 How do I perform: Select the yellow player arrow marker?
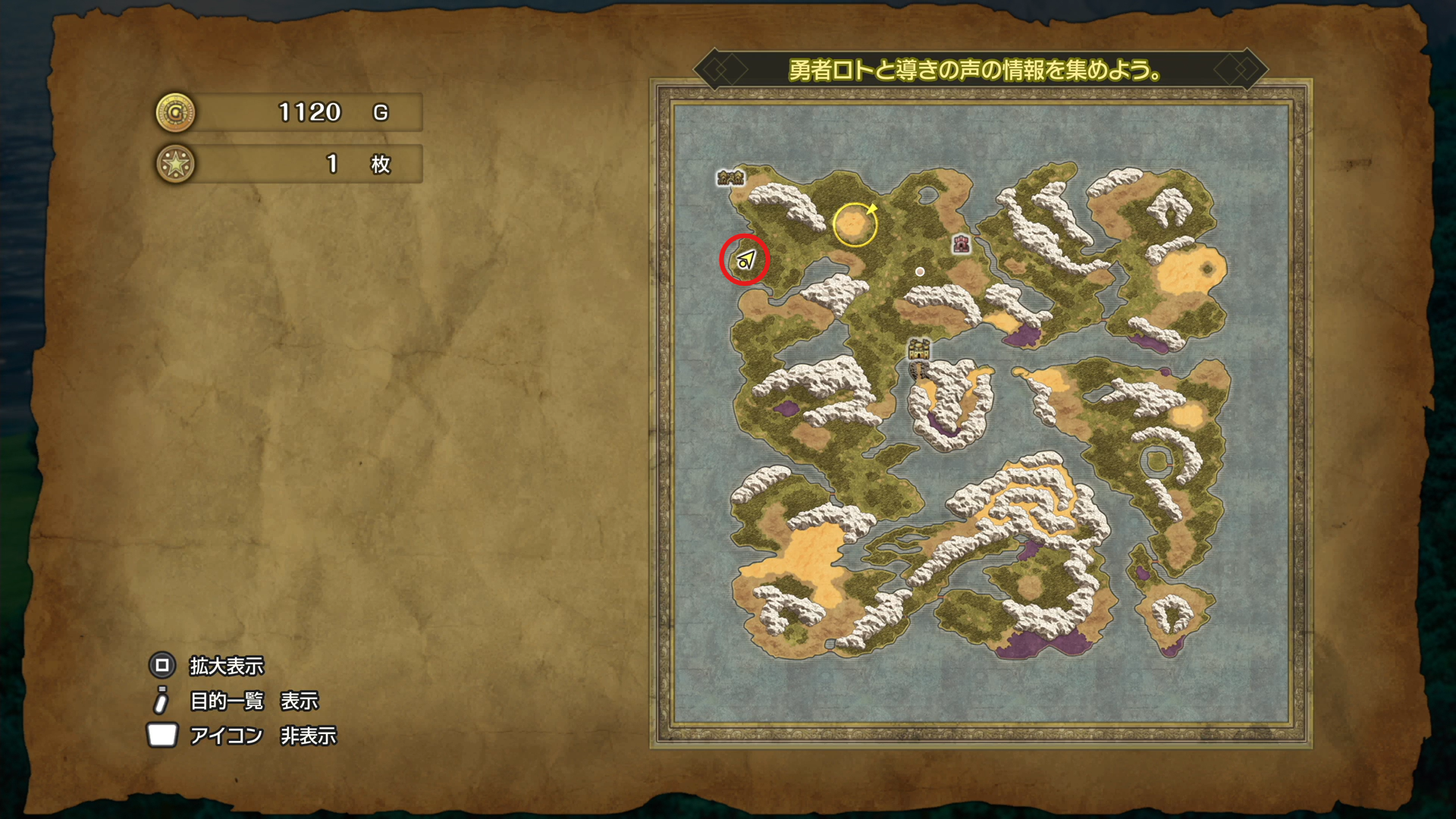(745, 260)
